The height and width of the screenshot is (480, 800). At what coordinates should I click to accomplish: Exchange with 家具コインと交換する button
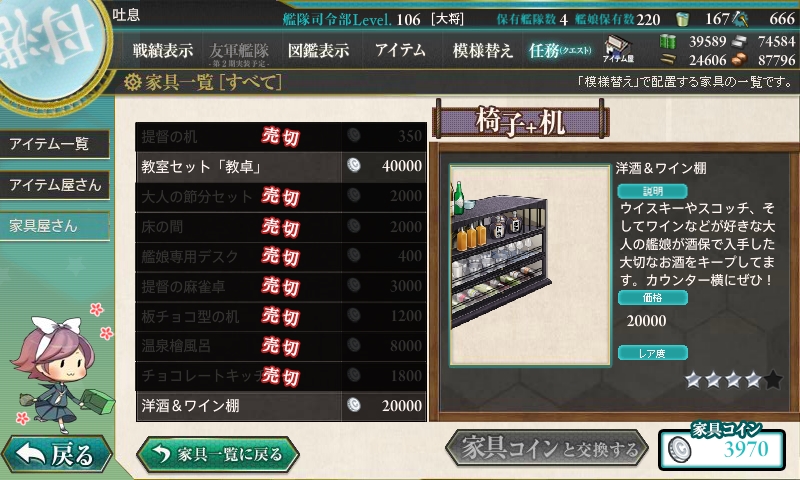click(x=547, y=450)
